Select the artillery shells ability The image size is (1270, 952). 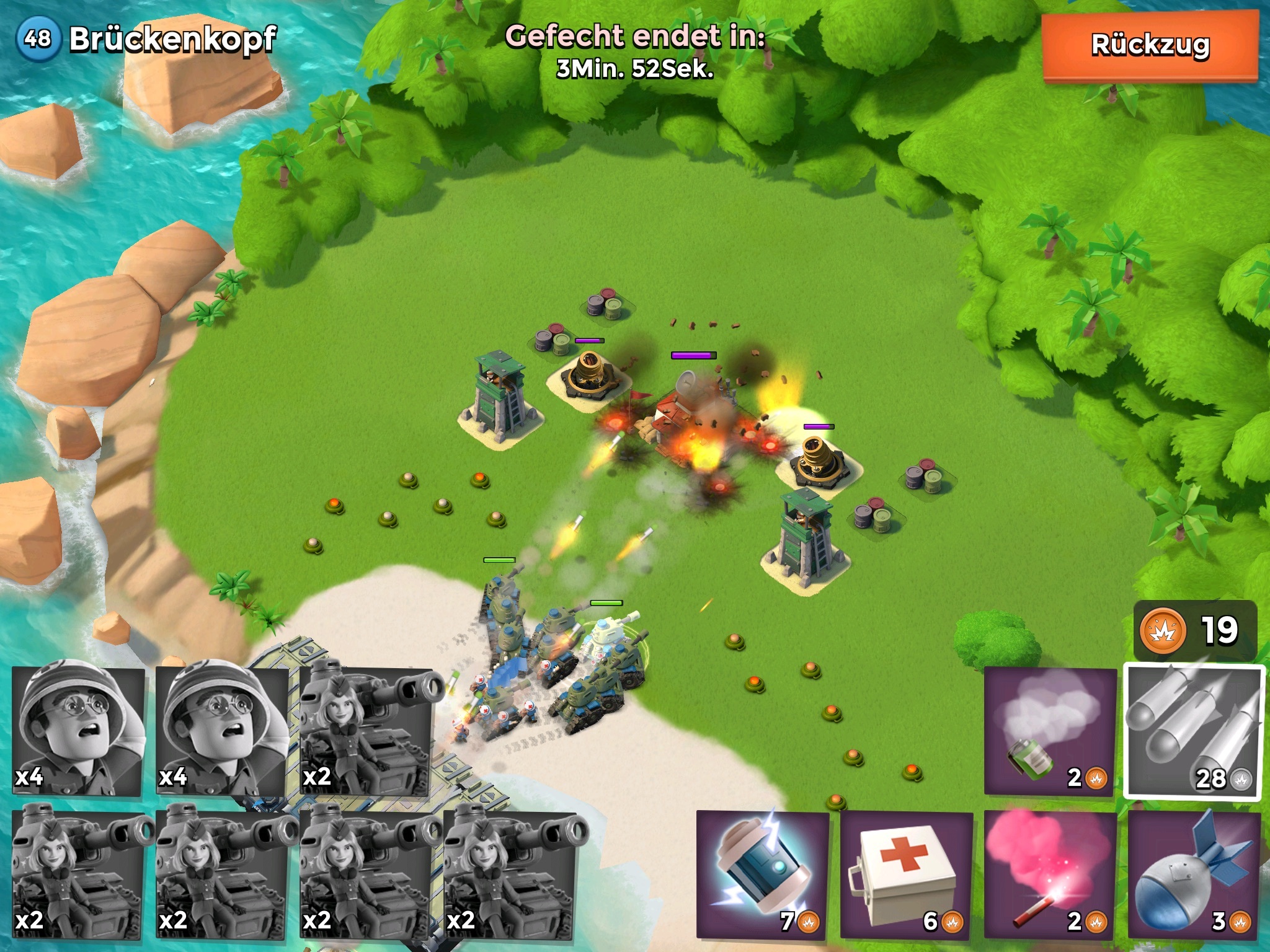[x=1194, y=733]
